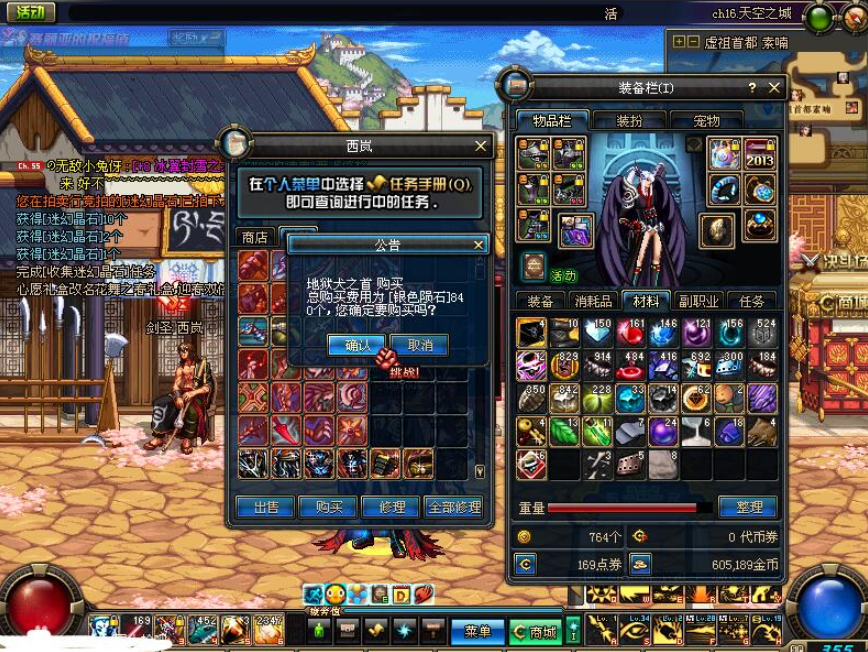Open the 任务 quest items tab

coord(751,301)
